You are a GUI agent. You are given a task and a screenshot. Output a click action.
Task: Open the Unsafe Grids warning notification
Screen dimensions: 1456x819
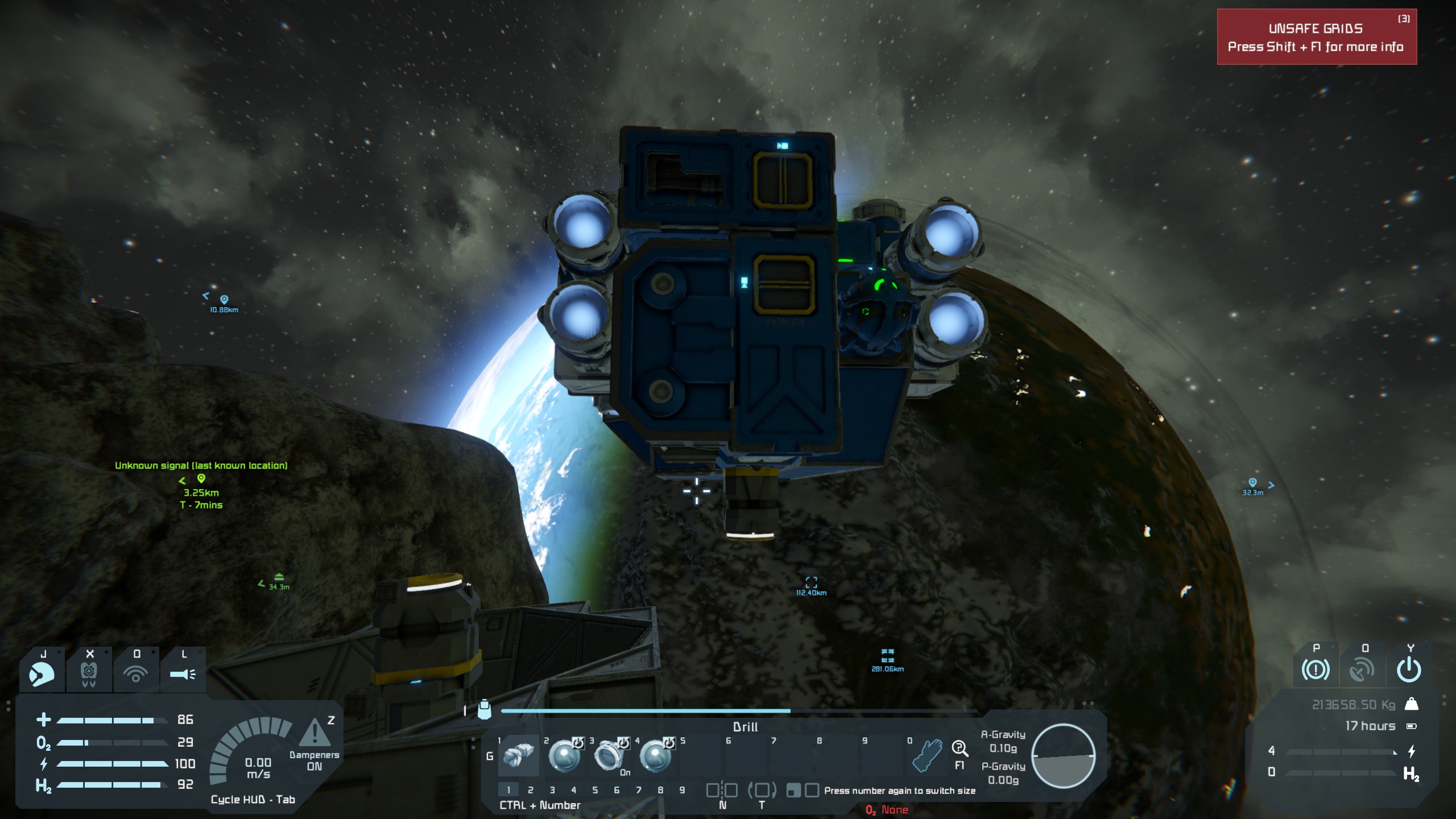1316,37
